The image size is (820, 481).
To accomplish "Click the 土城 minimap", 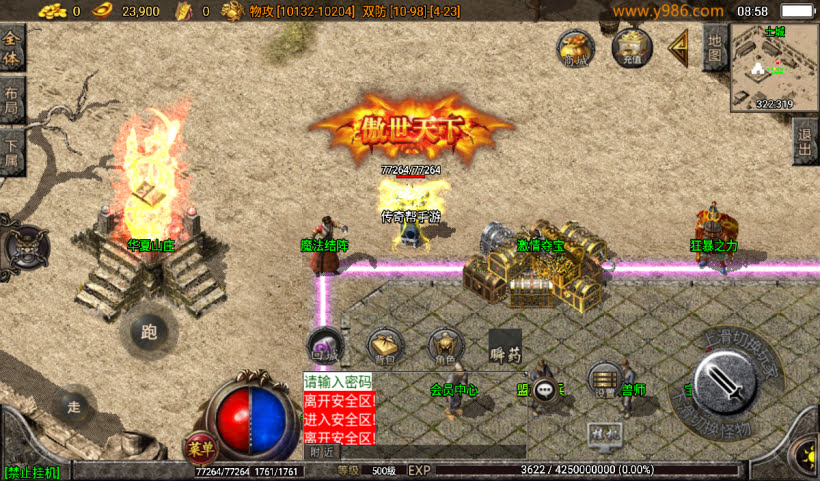I will (774, 67).
